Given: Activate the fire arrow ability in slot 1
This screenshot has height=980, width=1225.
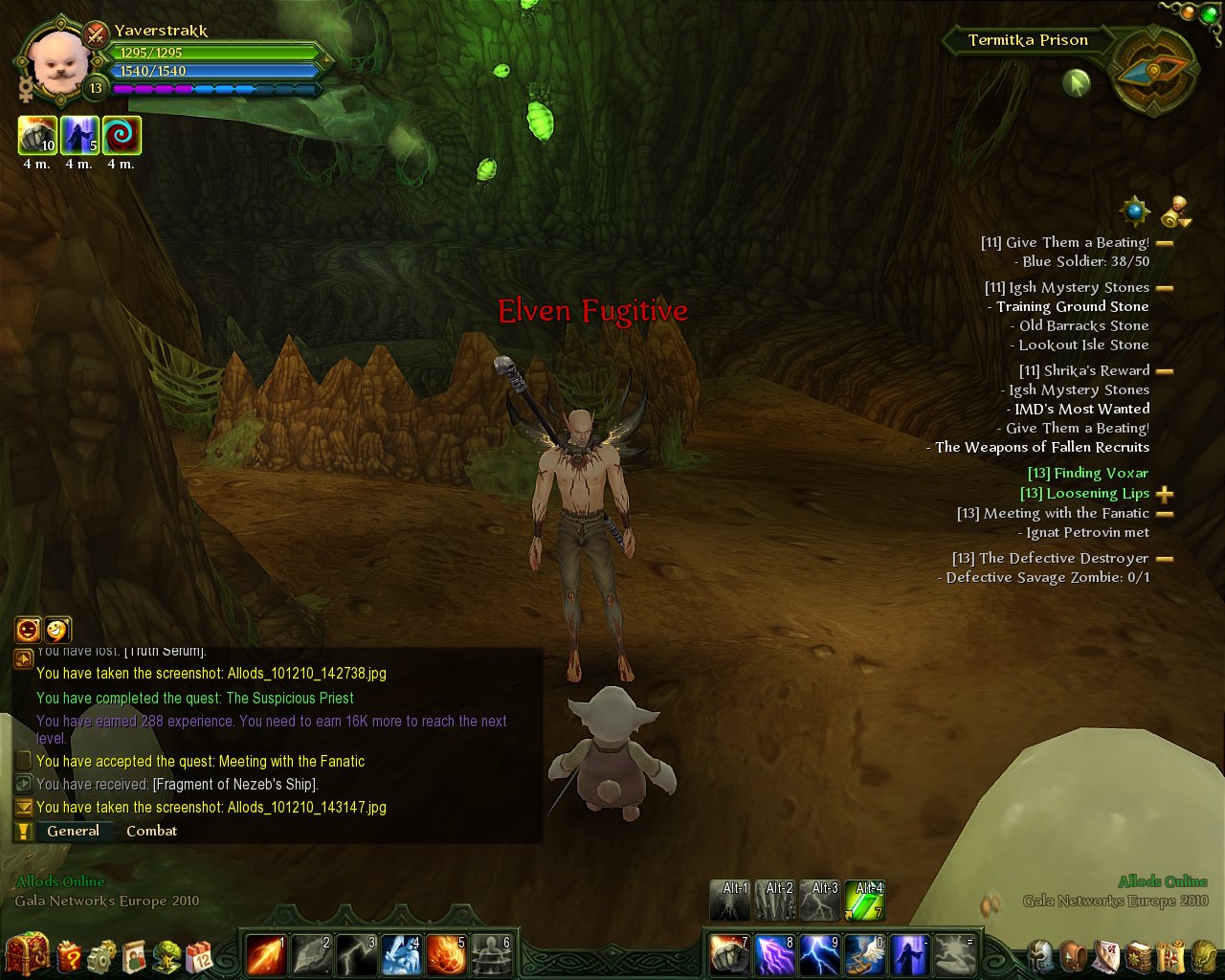Looking at the screenshot, I should tap(266, 954).
